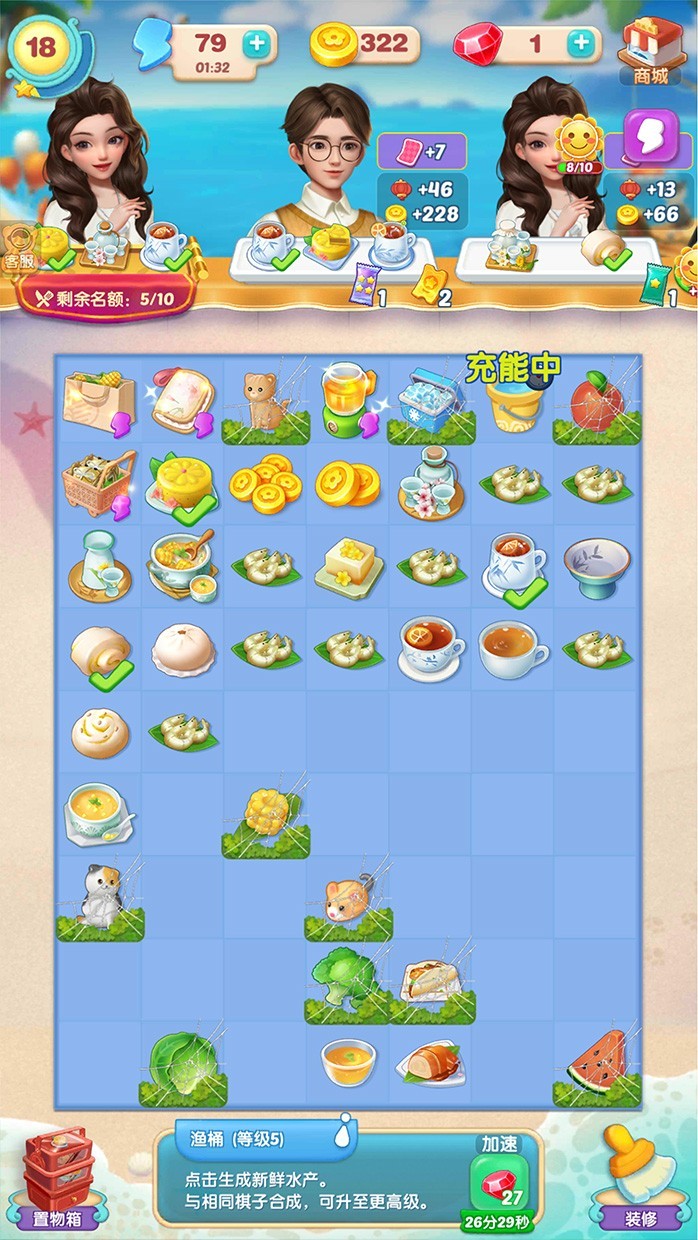This screenshot has width=698, height=1240.
Task: Select the lemon tea cup tile
Action: click(x=430, y=648)
